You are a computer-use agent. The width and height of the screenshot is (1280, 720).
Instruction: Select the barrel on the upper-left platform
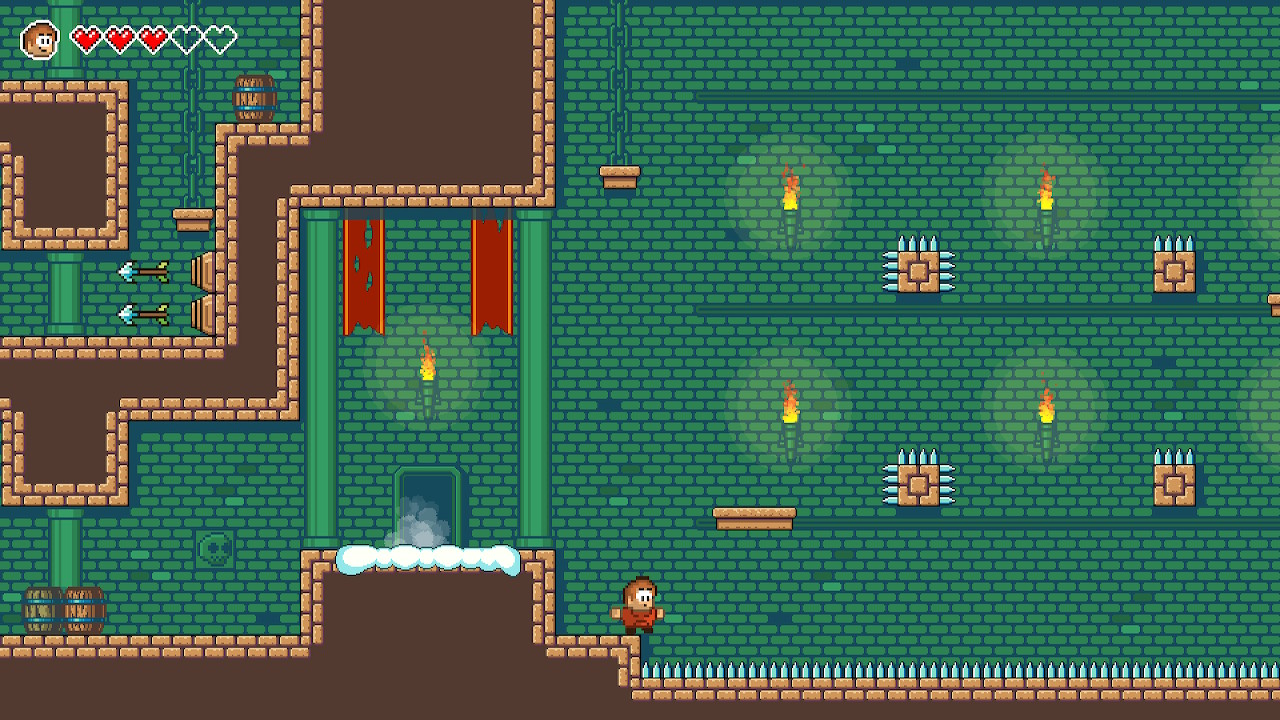pos(255,97)
